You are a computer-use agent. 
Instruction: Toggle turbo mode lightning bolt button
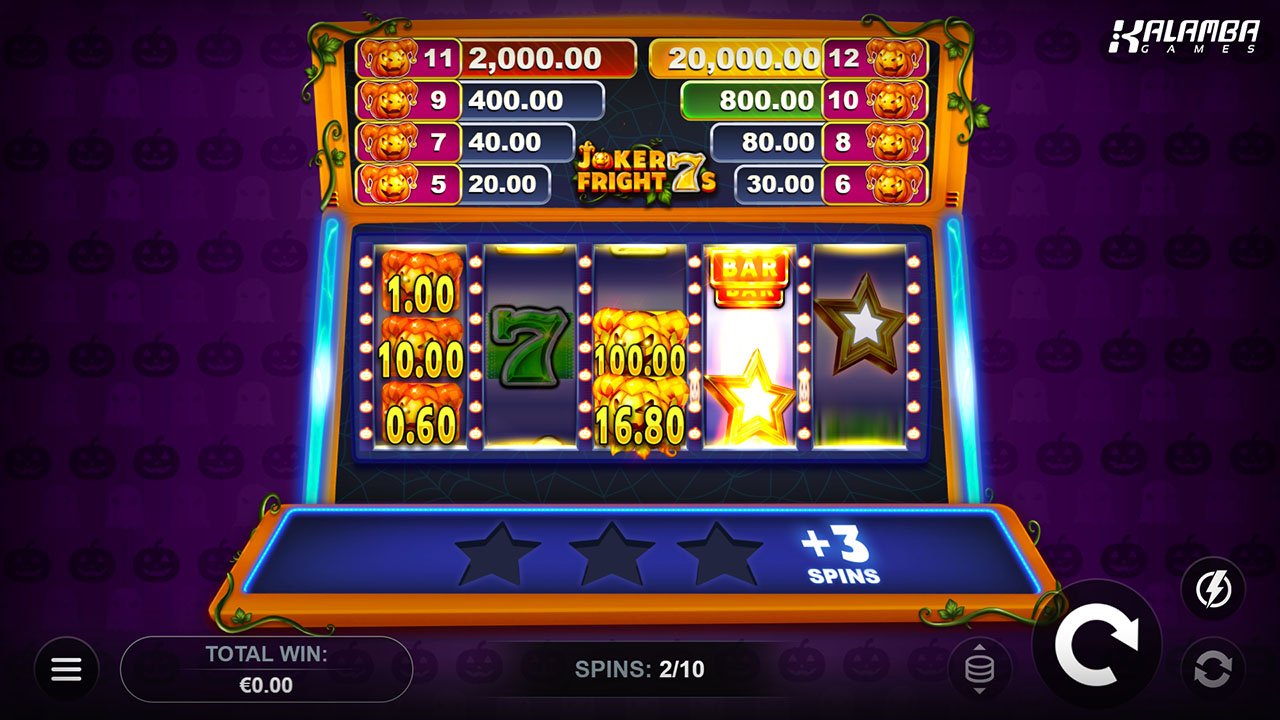[x=1212, y=589]
